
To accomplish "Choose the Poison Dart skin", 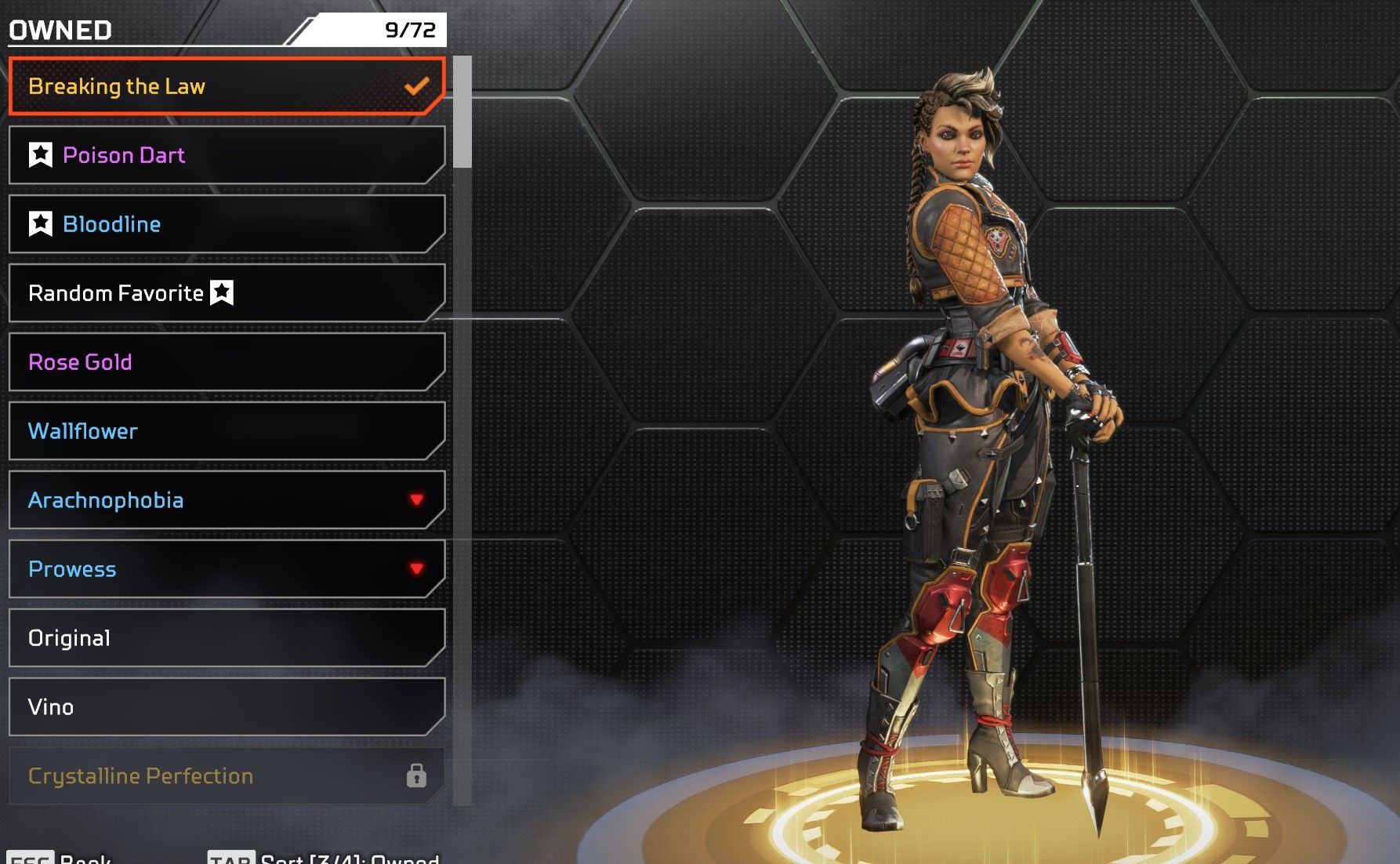I will click(226, 155).
